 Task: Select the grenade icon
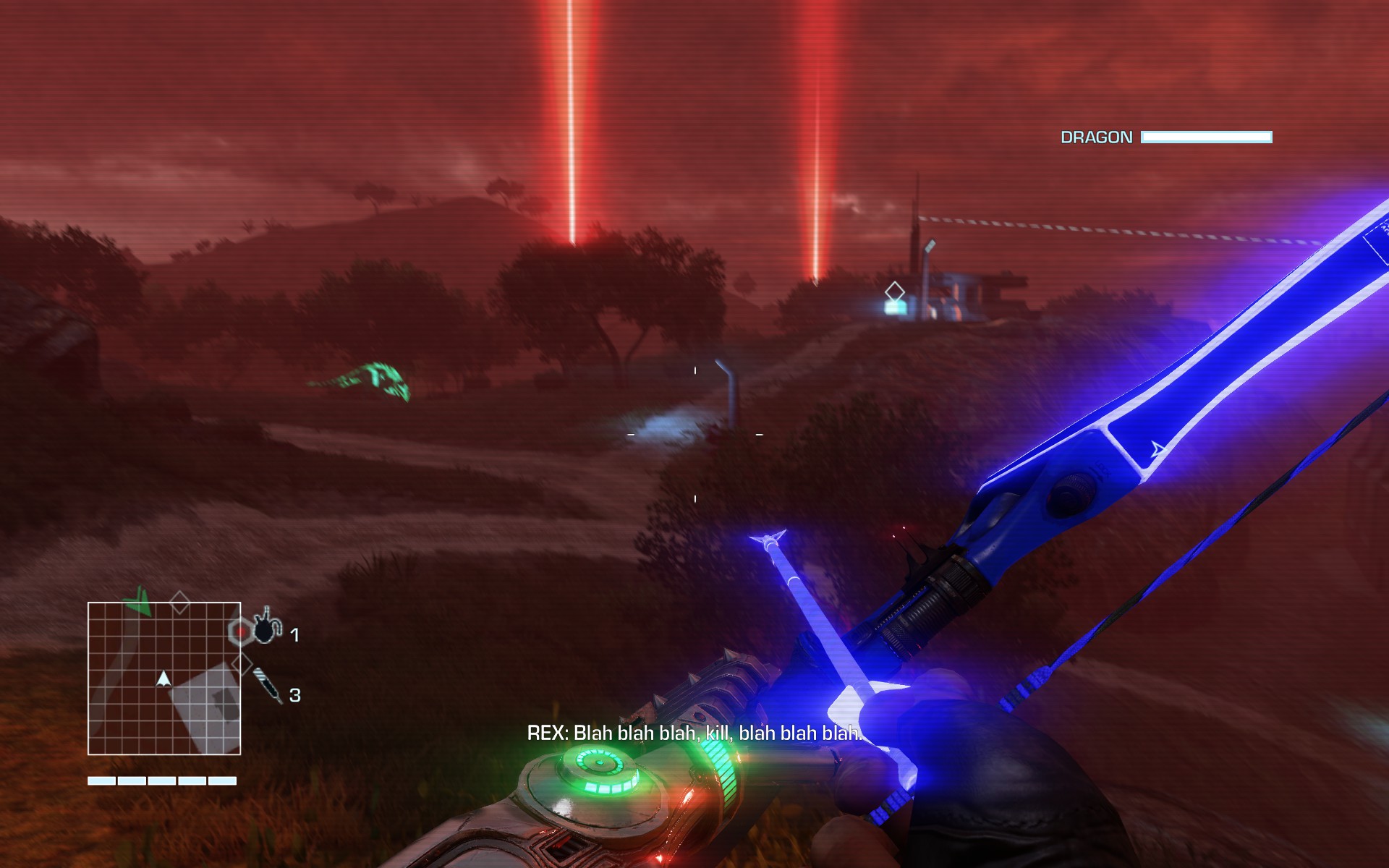coord(265,627)
